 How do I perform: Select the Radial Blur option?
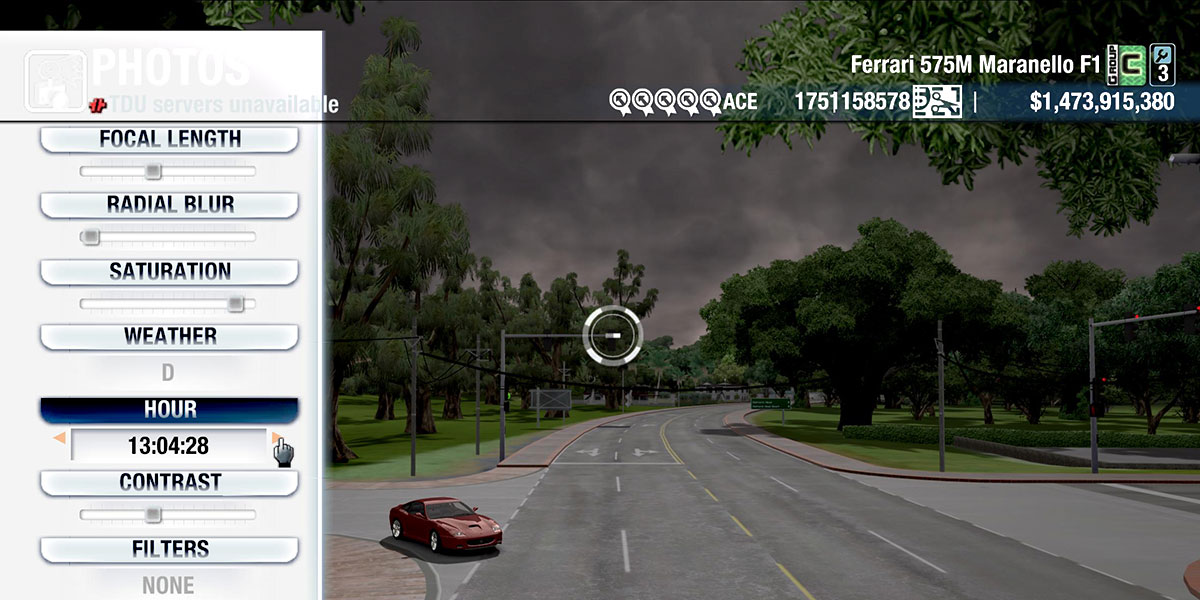point(169,205)
